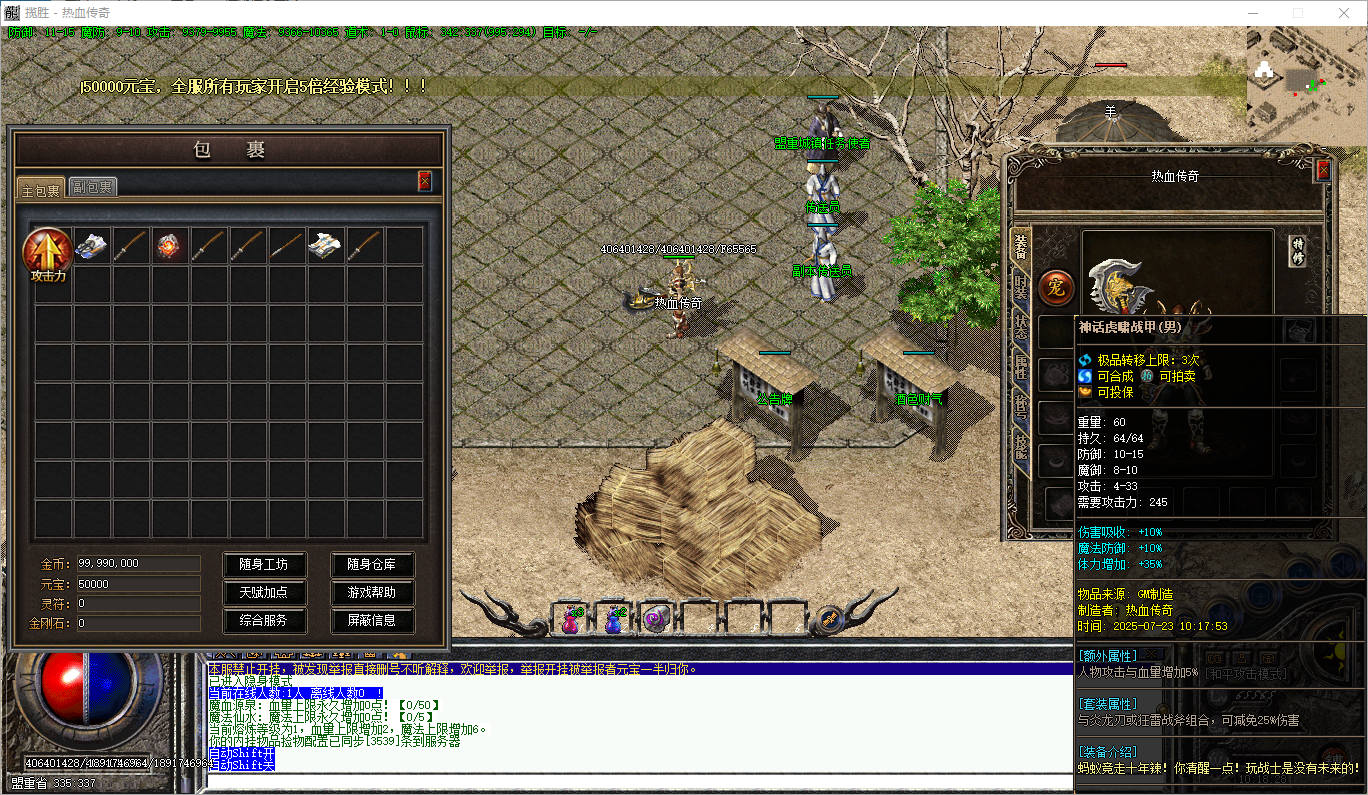This screenshot has width=1368, height=795.
Task: Open the 综合服务 general services button
Action: click(263, 621)
